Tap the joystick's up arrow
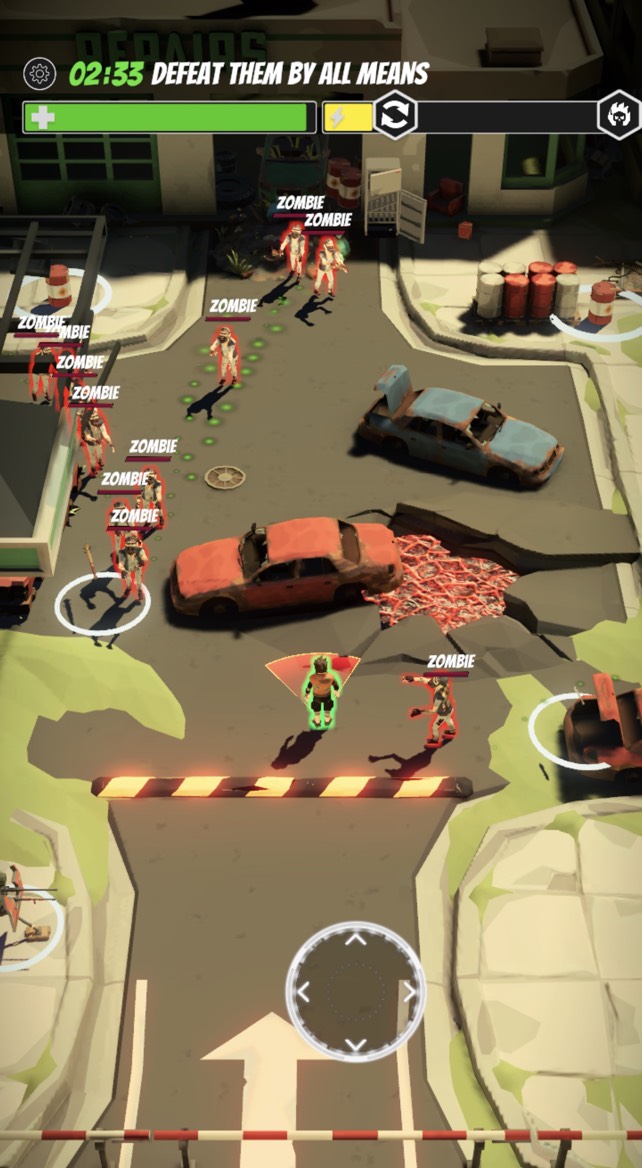The image size is (642, 1168). click(356, 939)
